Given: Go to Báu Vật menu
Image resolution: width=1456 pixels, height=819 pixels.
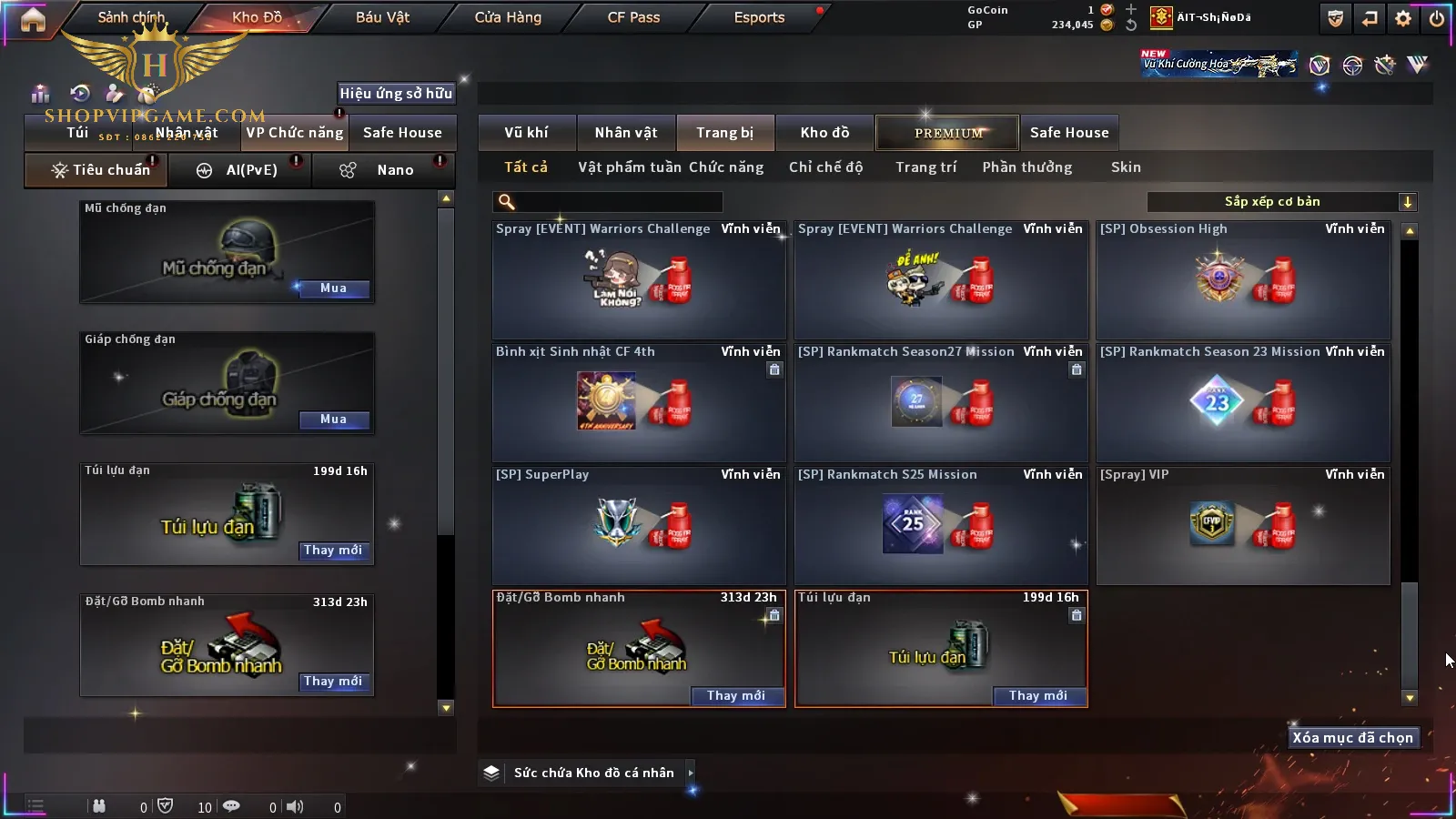Looking at the screenshot, I should pos(382,17).
